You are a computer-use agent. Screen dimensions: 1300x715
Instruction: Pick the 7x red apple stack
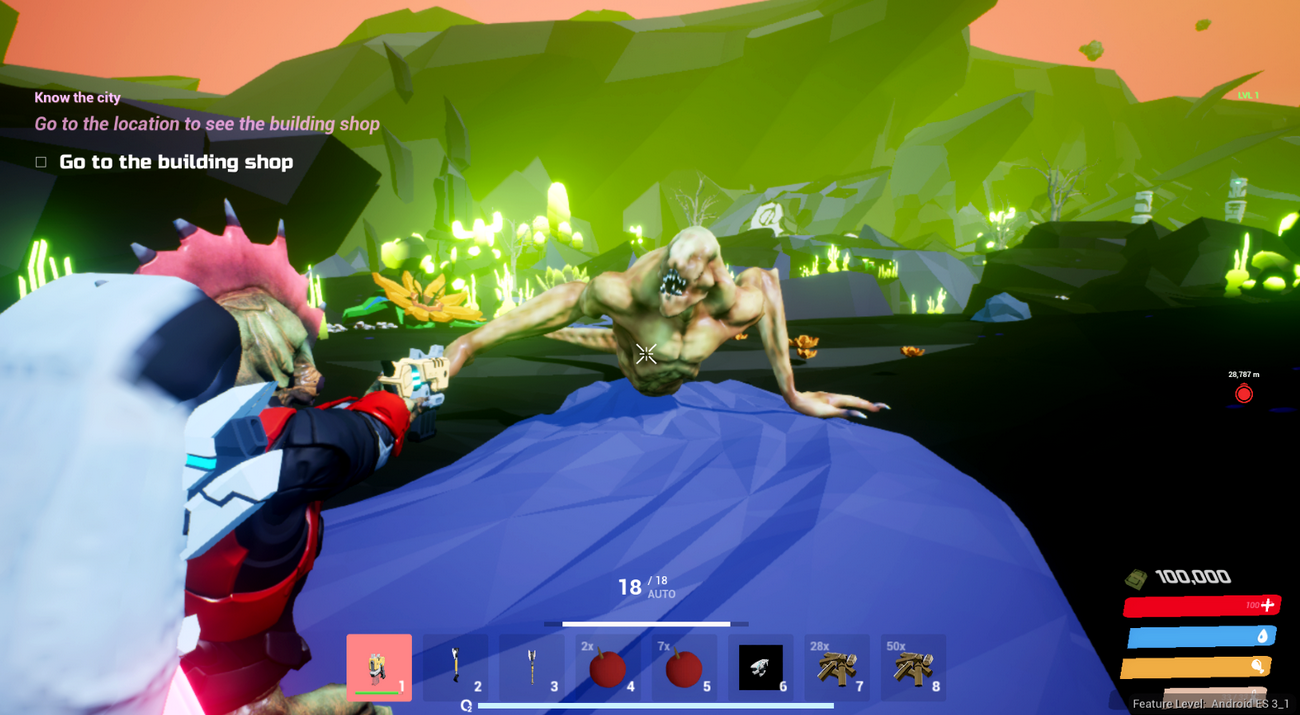pos(684,667)
